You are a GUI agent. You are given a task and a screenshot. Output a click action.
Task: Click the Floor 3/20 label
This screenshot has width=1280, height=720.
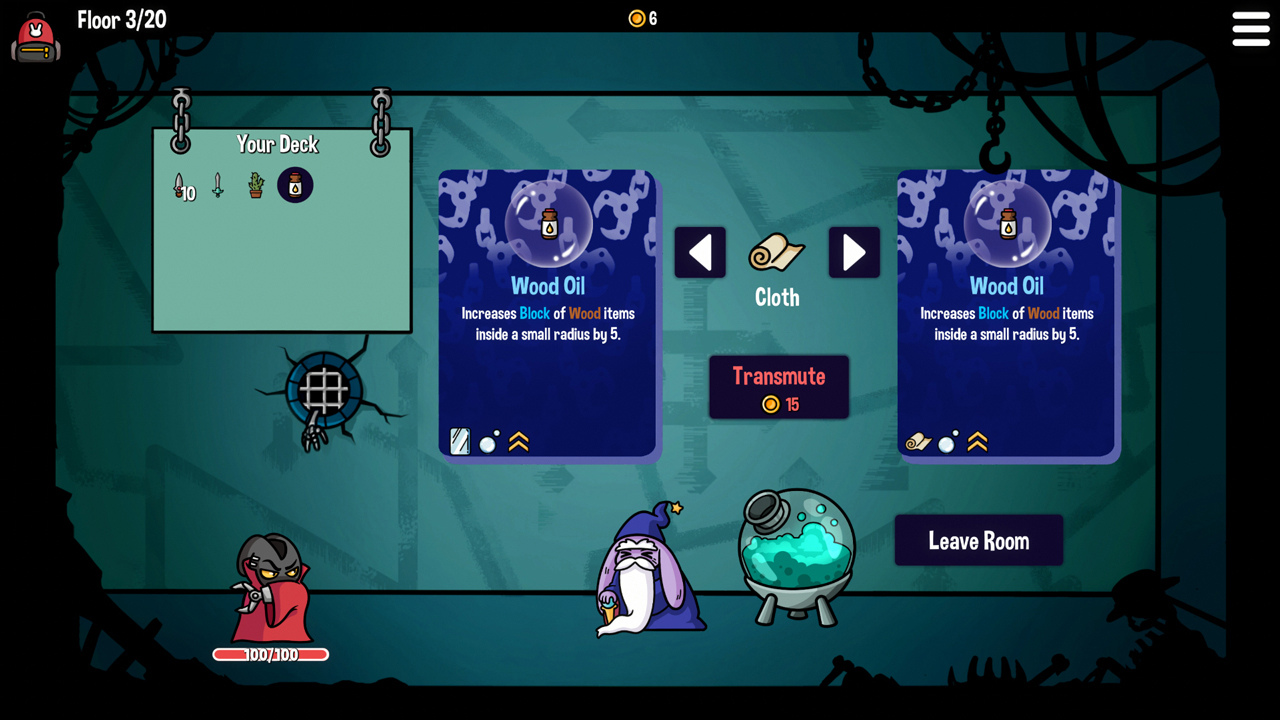point(122,19)
